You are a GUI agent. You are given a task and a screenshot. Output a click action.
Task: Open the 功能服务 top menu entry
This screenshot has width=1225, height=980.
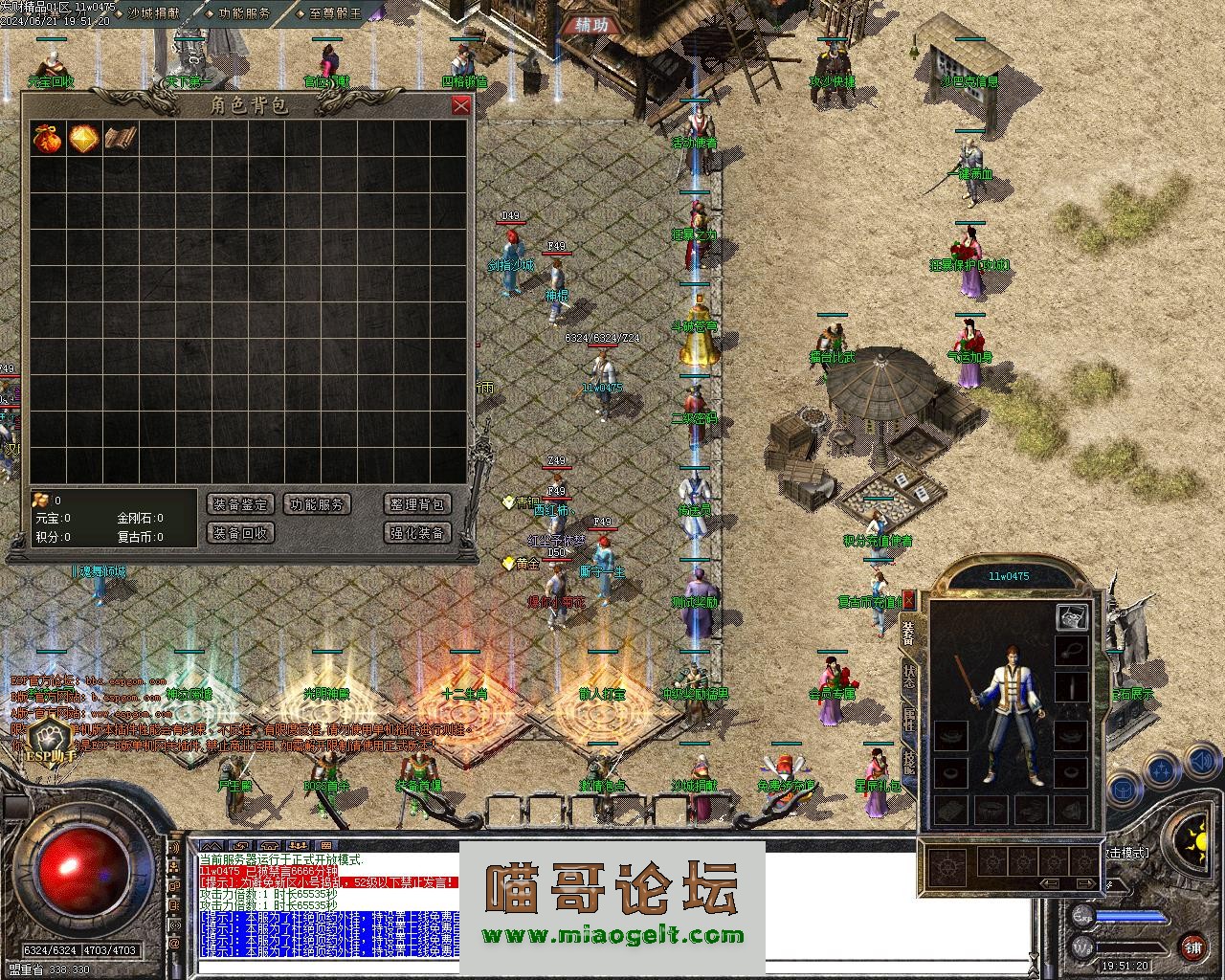tap(244, 13)
